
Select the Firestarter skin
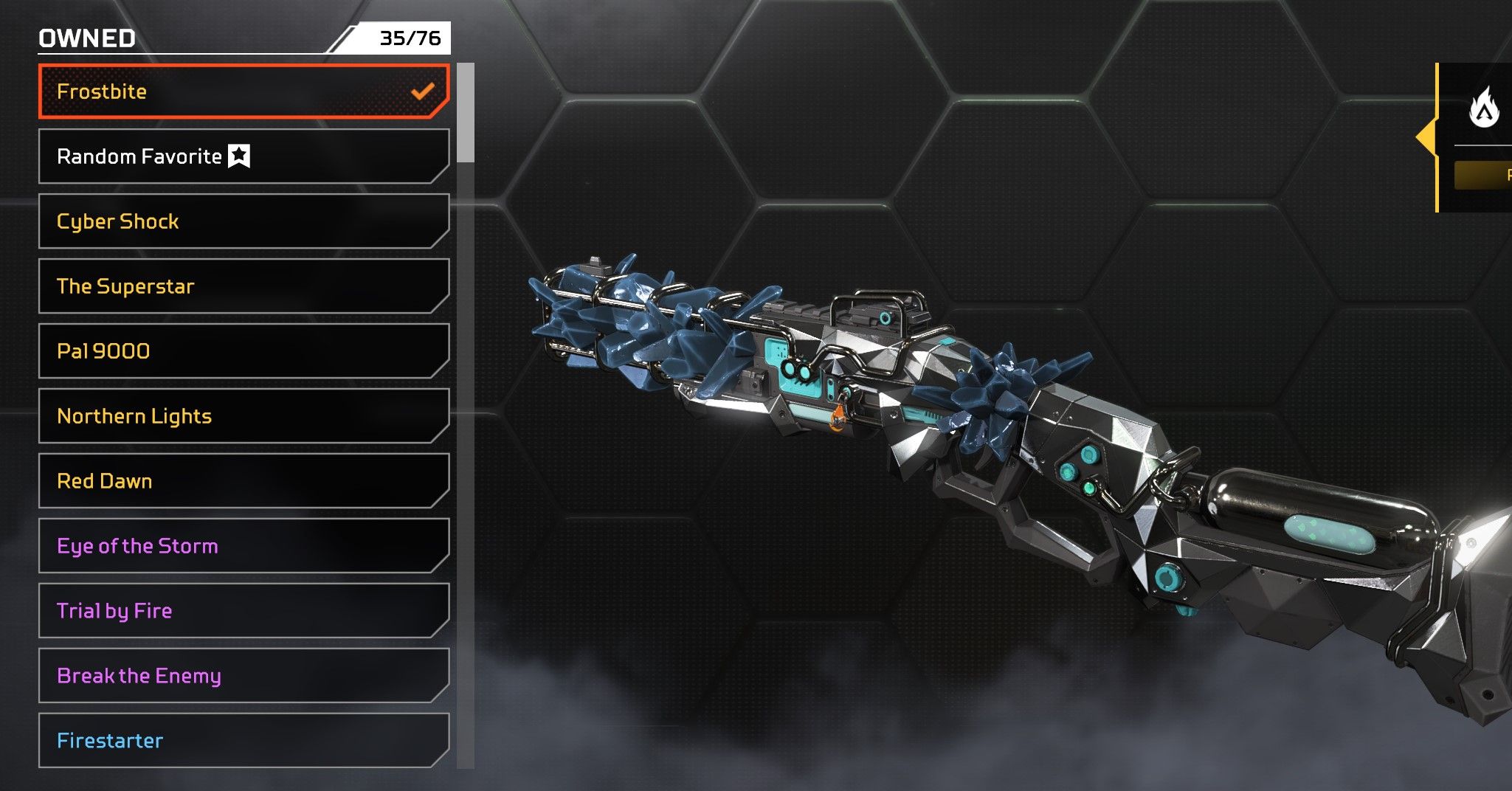(244, 741)
